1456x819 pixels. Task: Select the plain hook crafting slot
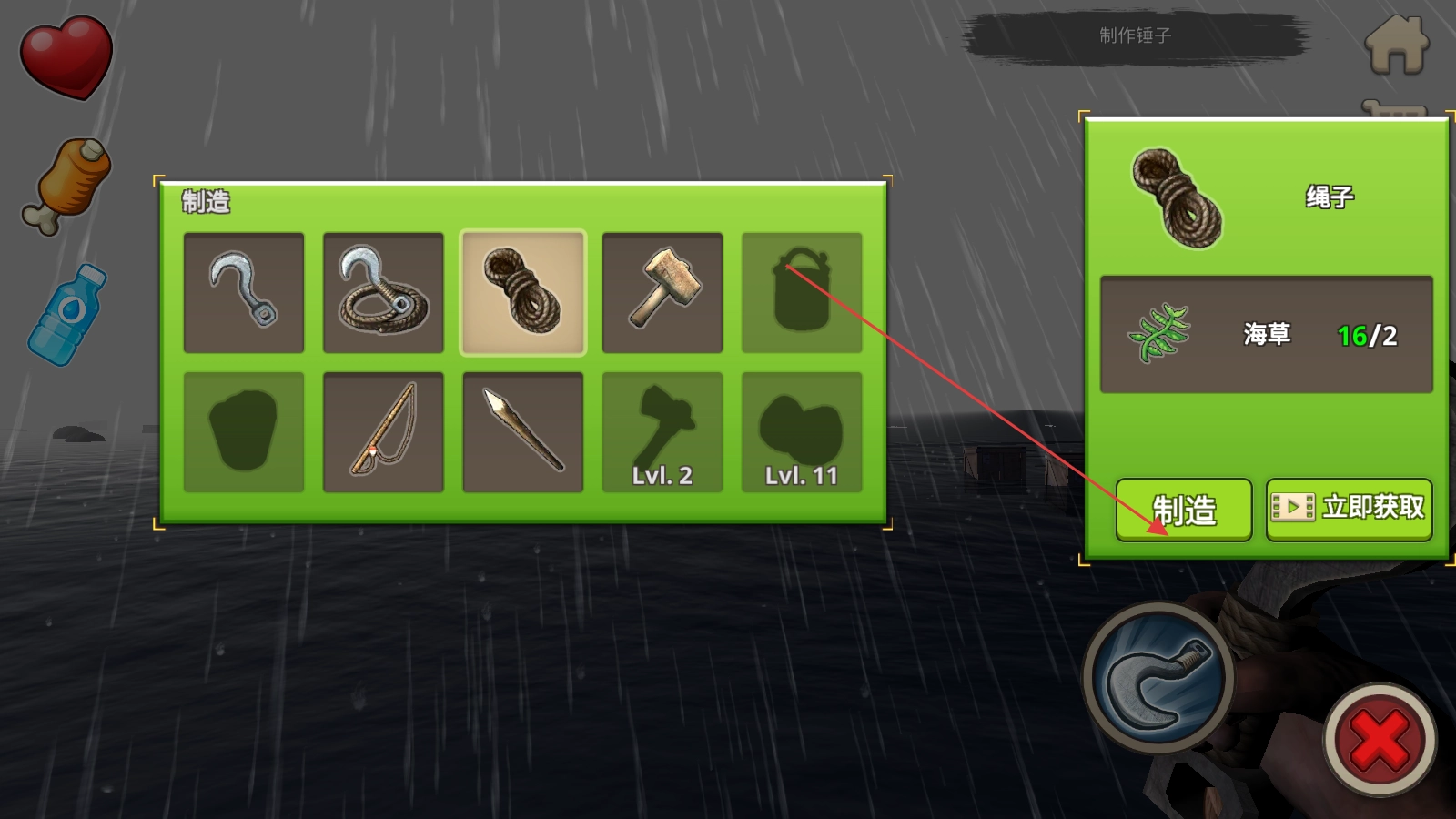244,292
